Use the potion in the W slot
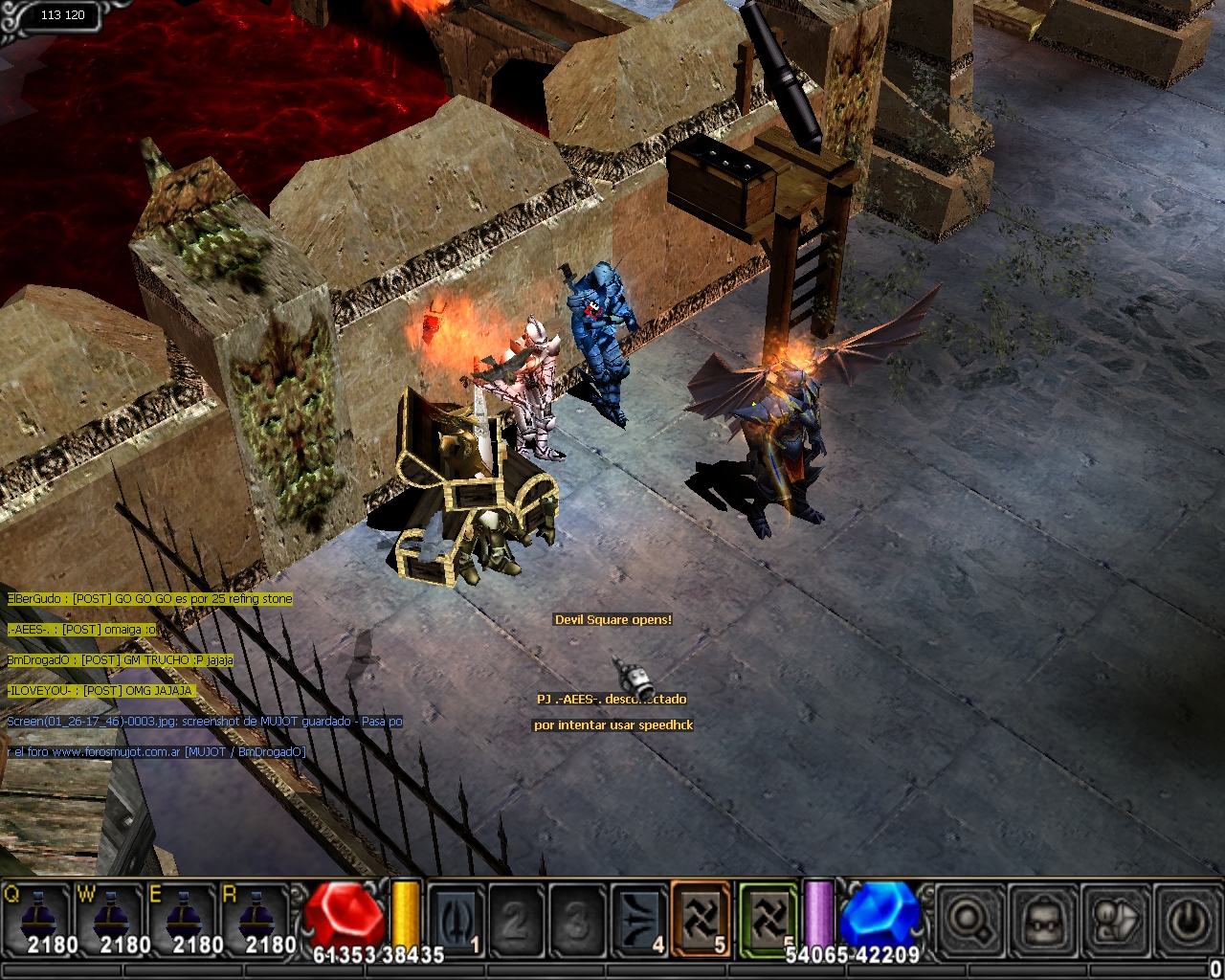1225x980 pixels. pyautogui.click(x=110, y=921)
